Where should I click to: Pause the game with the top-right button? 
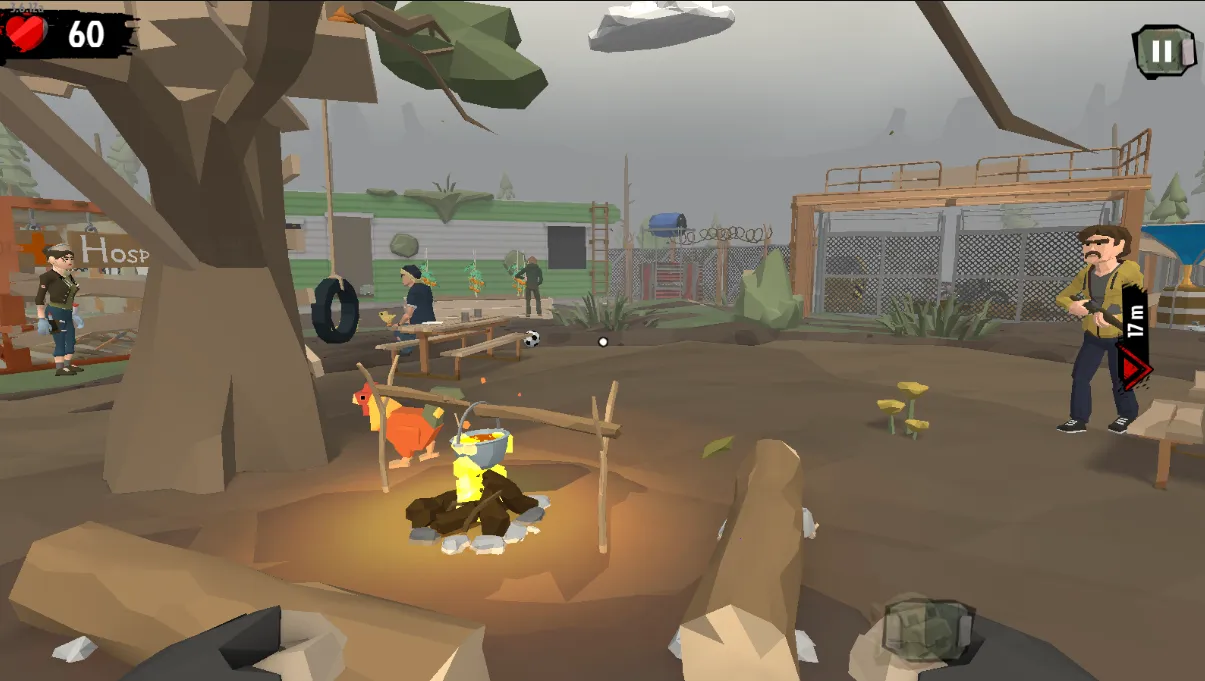(1163, 50)
